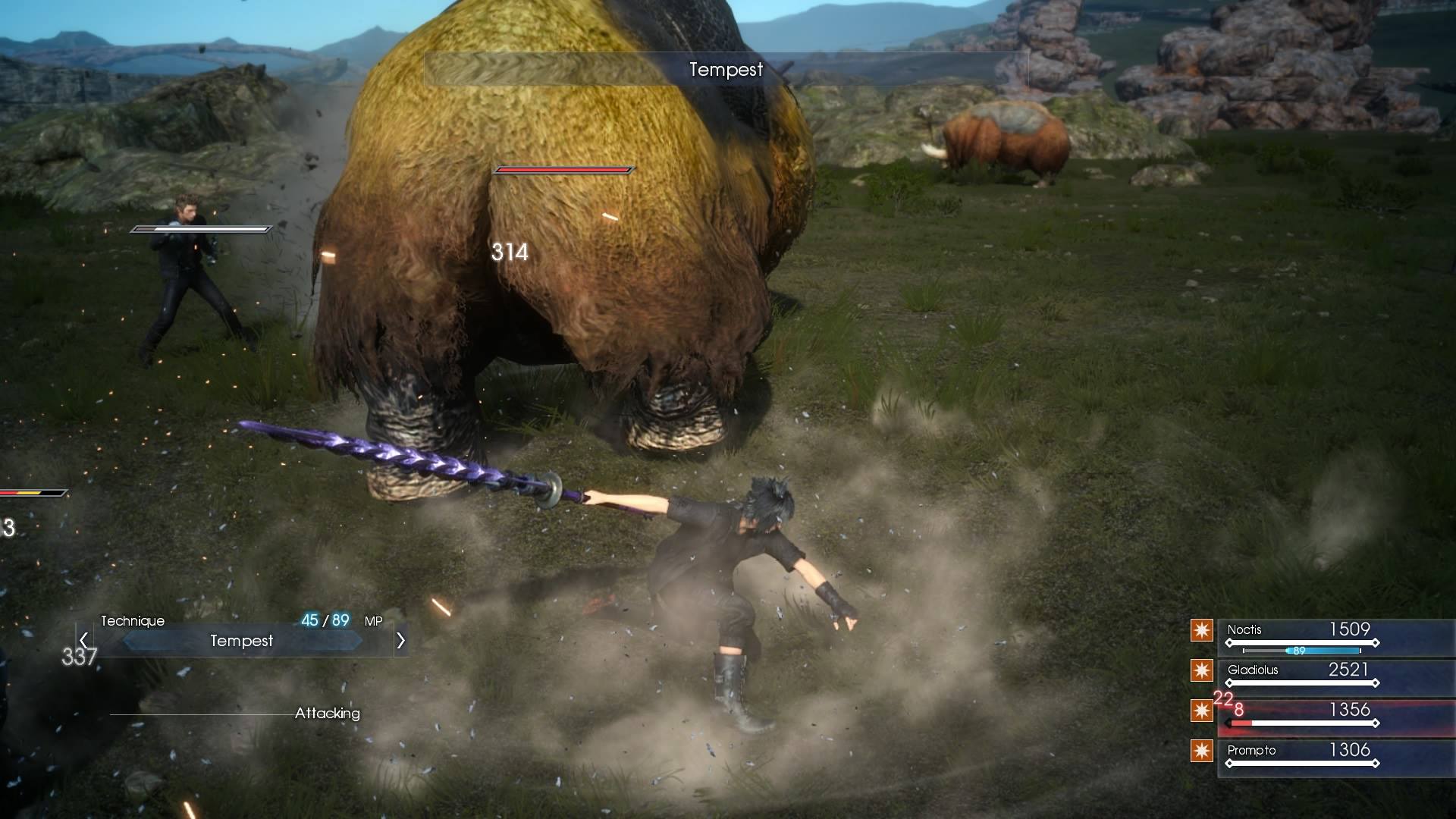Screen dimensions: 1456x819
Task: Select Noctis in the party list
Action: (x=1244, y=630)
